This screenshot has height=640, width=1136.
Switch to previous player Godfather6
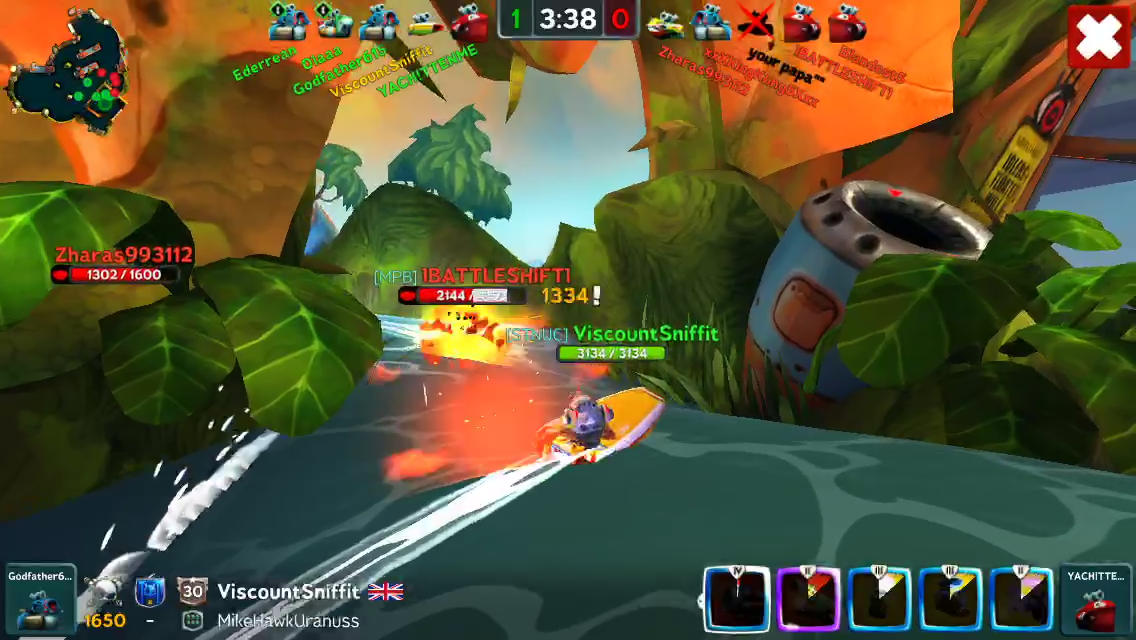pyautogui.click(x=40, y=596)
